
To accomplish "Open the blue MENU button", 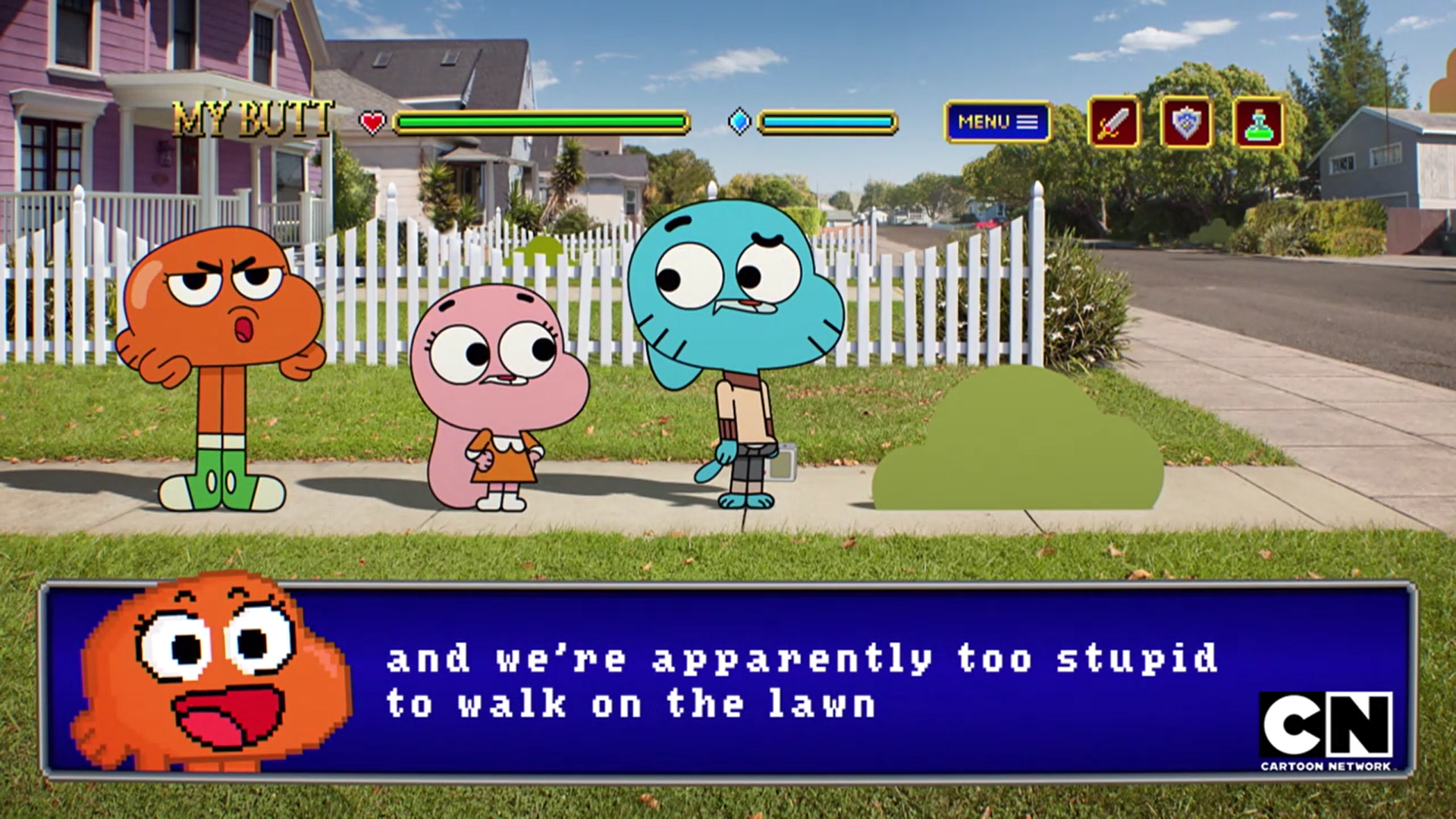I will pos(997,122).
